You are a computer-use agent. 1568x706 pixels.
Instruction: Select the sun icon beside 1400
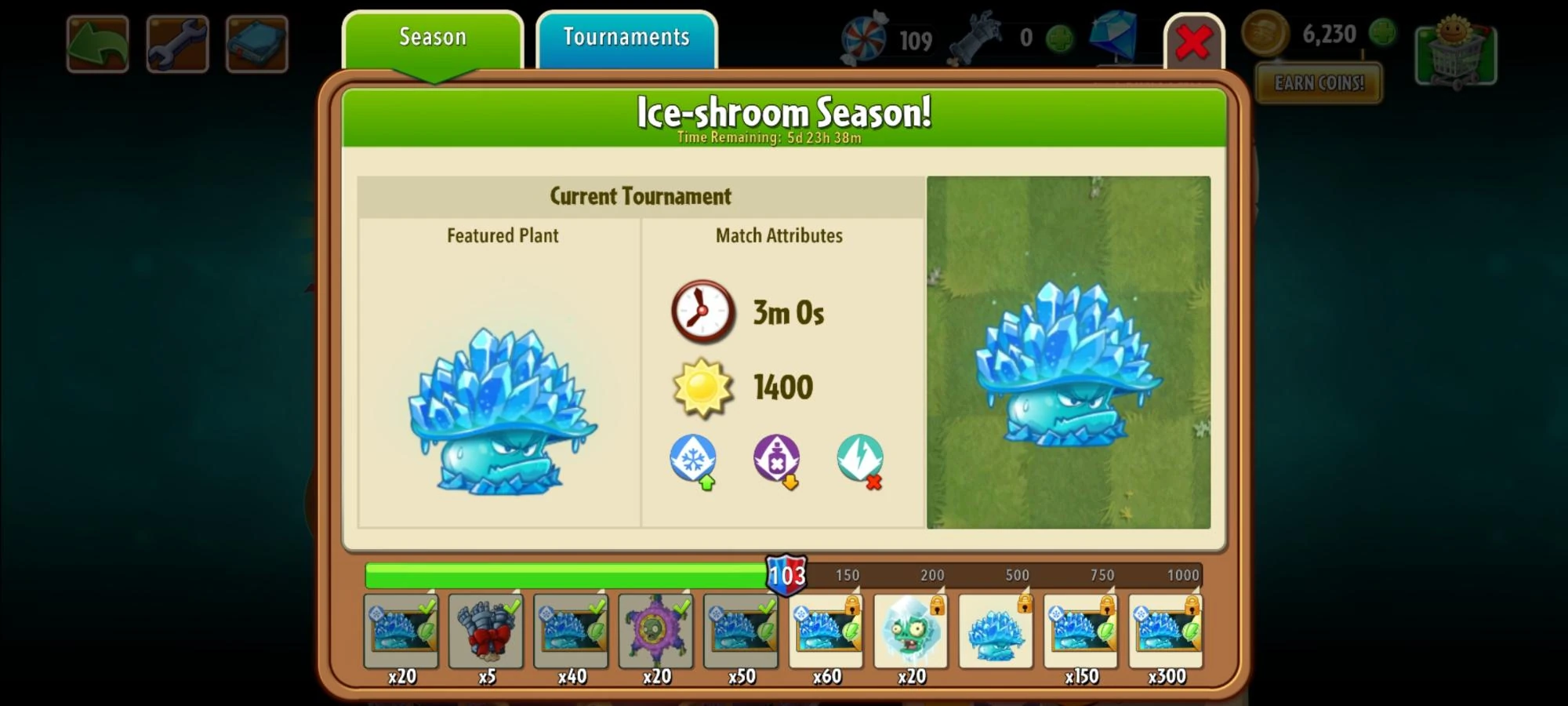coord(704,386)
